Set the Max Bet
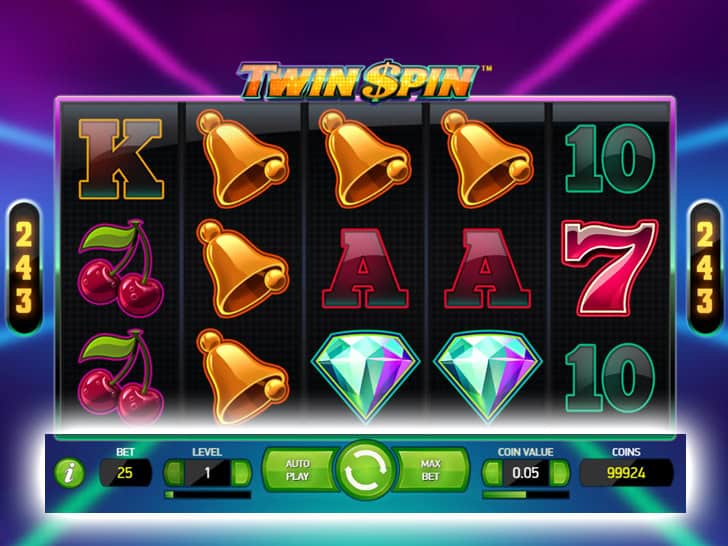This screenshot has height=546, width=728. click(x=431, y=470)
